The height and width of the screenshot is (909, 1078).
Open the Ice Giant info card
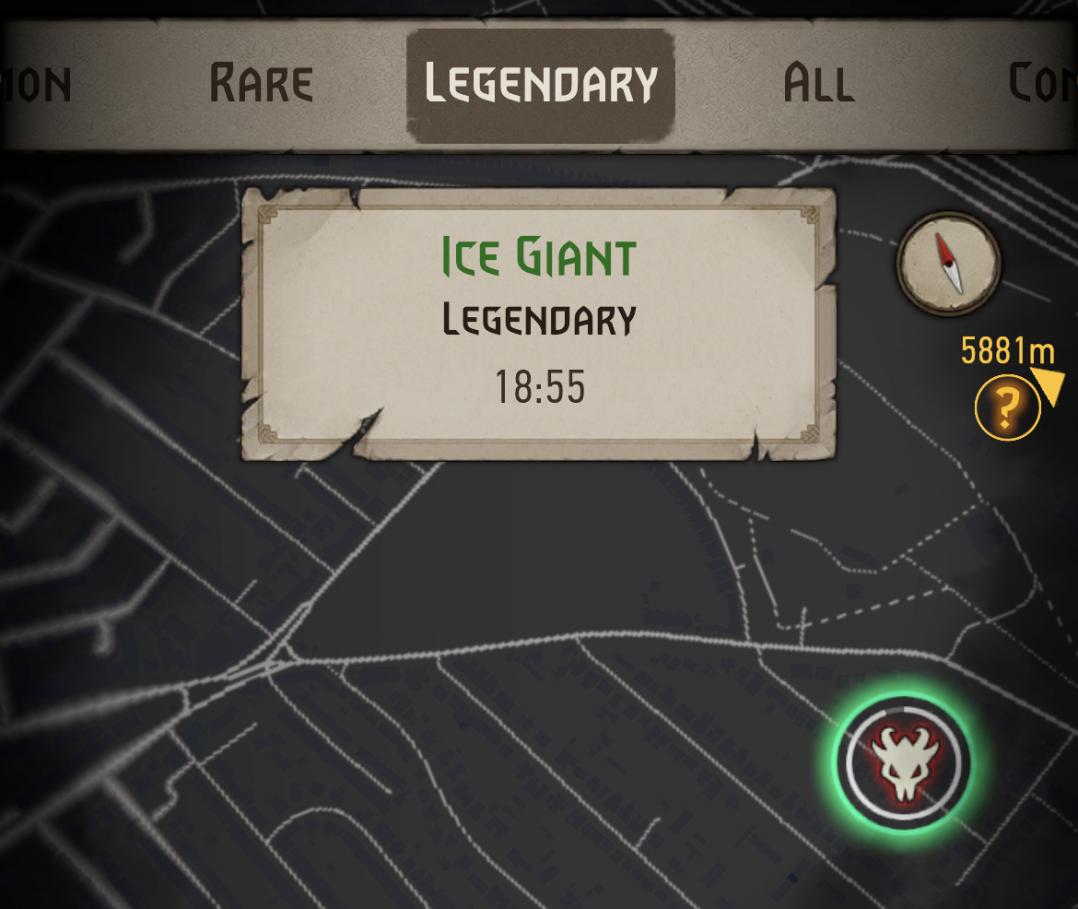pos(539,322)
